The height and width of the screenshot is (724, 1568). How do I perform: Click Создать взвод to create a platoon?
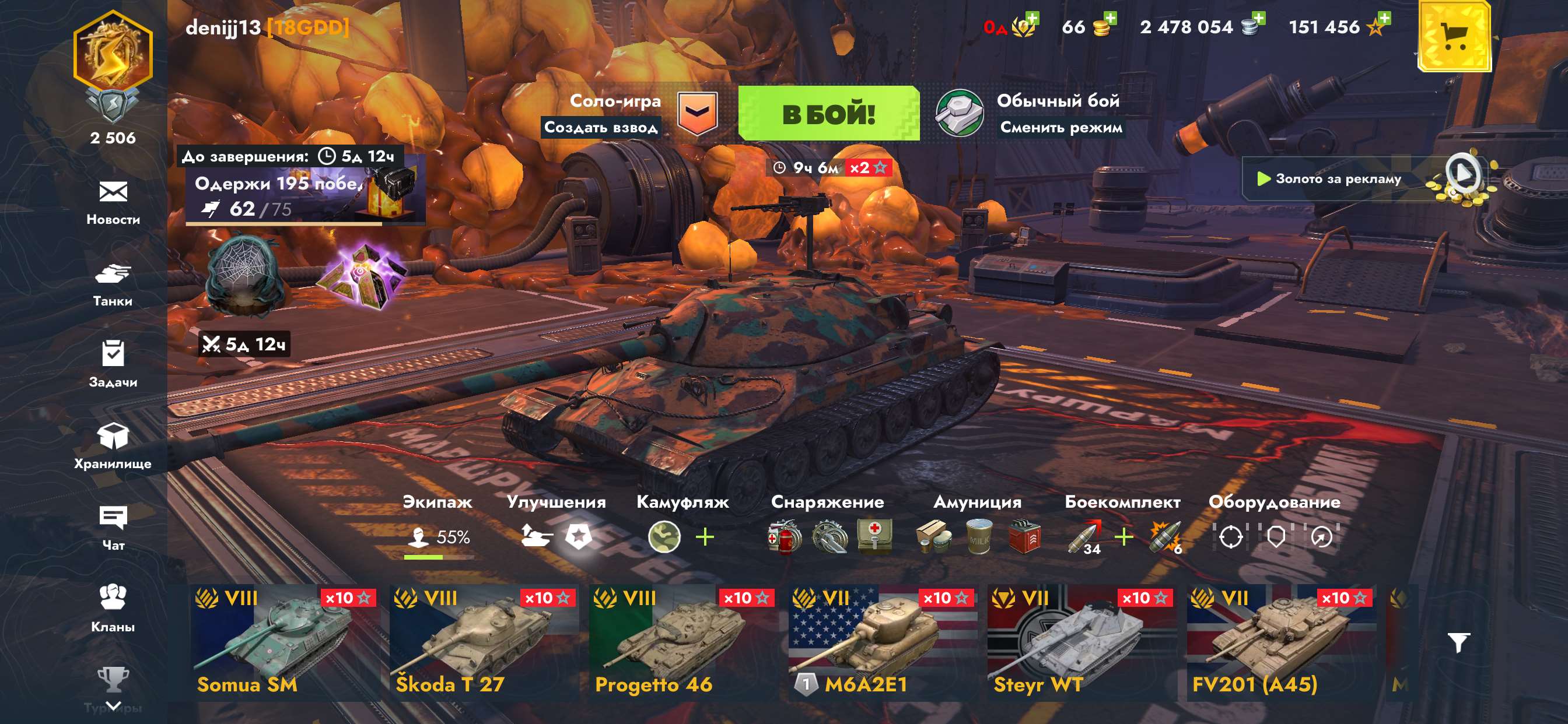point(603,128)
